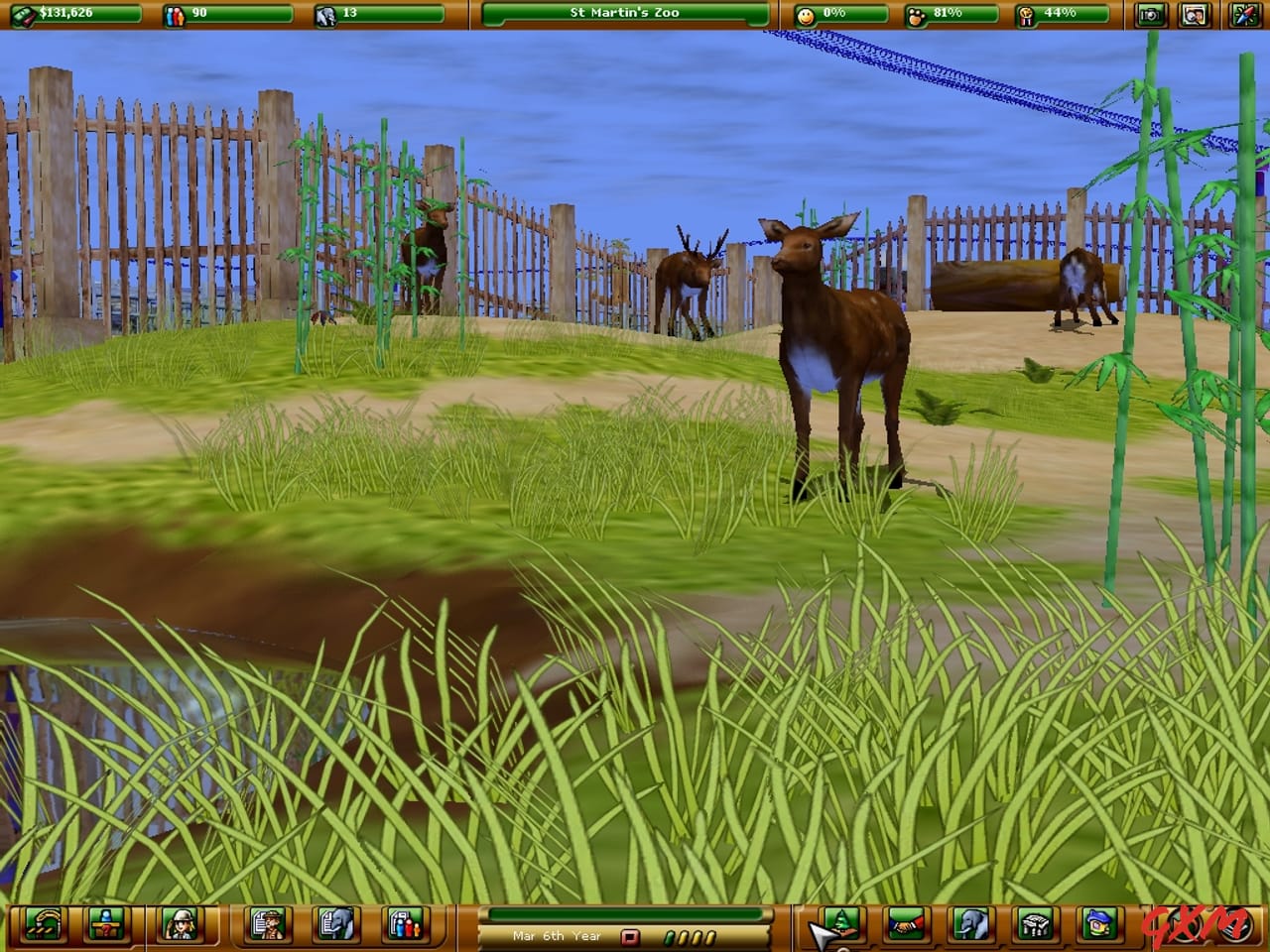Click the guest happiness smiley showing 0%
Viewport: 1270px width, 952px height.
[838, 12]
